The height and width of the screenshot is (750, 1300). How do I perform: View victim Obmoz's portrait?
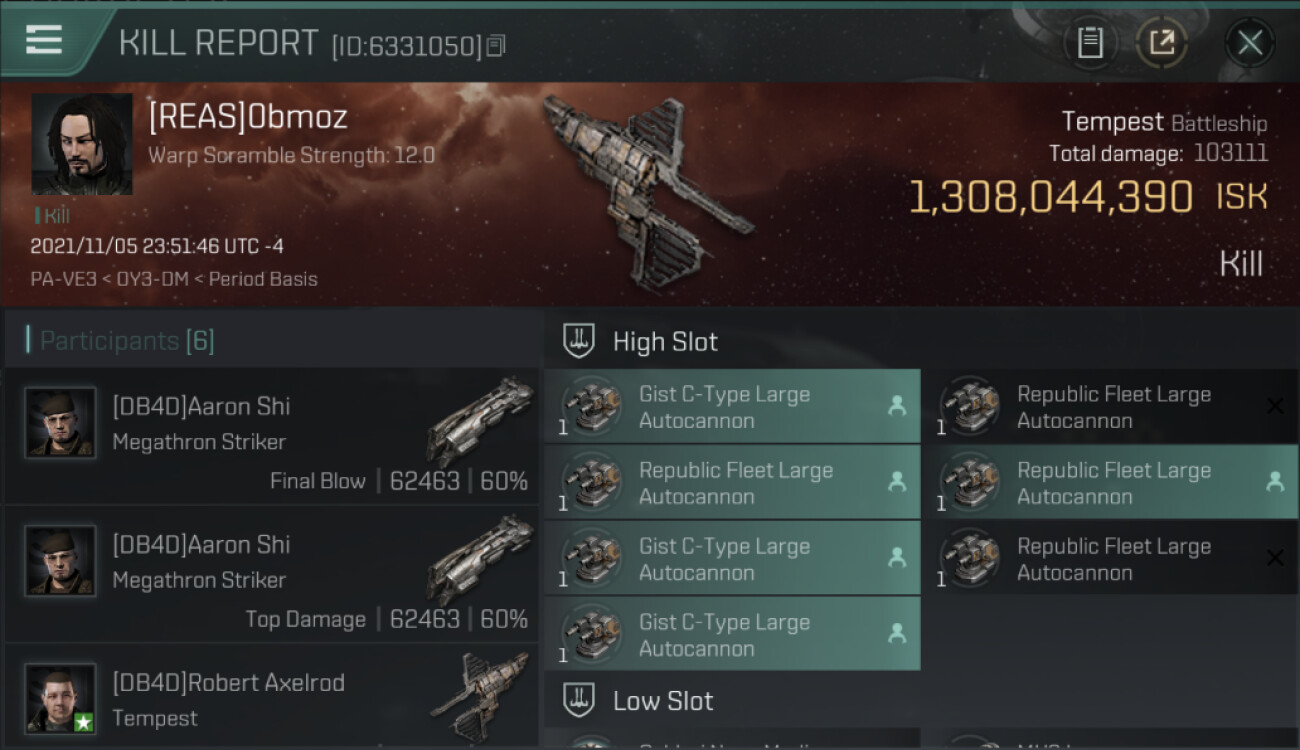tap(82, 144)
